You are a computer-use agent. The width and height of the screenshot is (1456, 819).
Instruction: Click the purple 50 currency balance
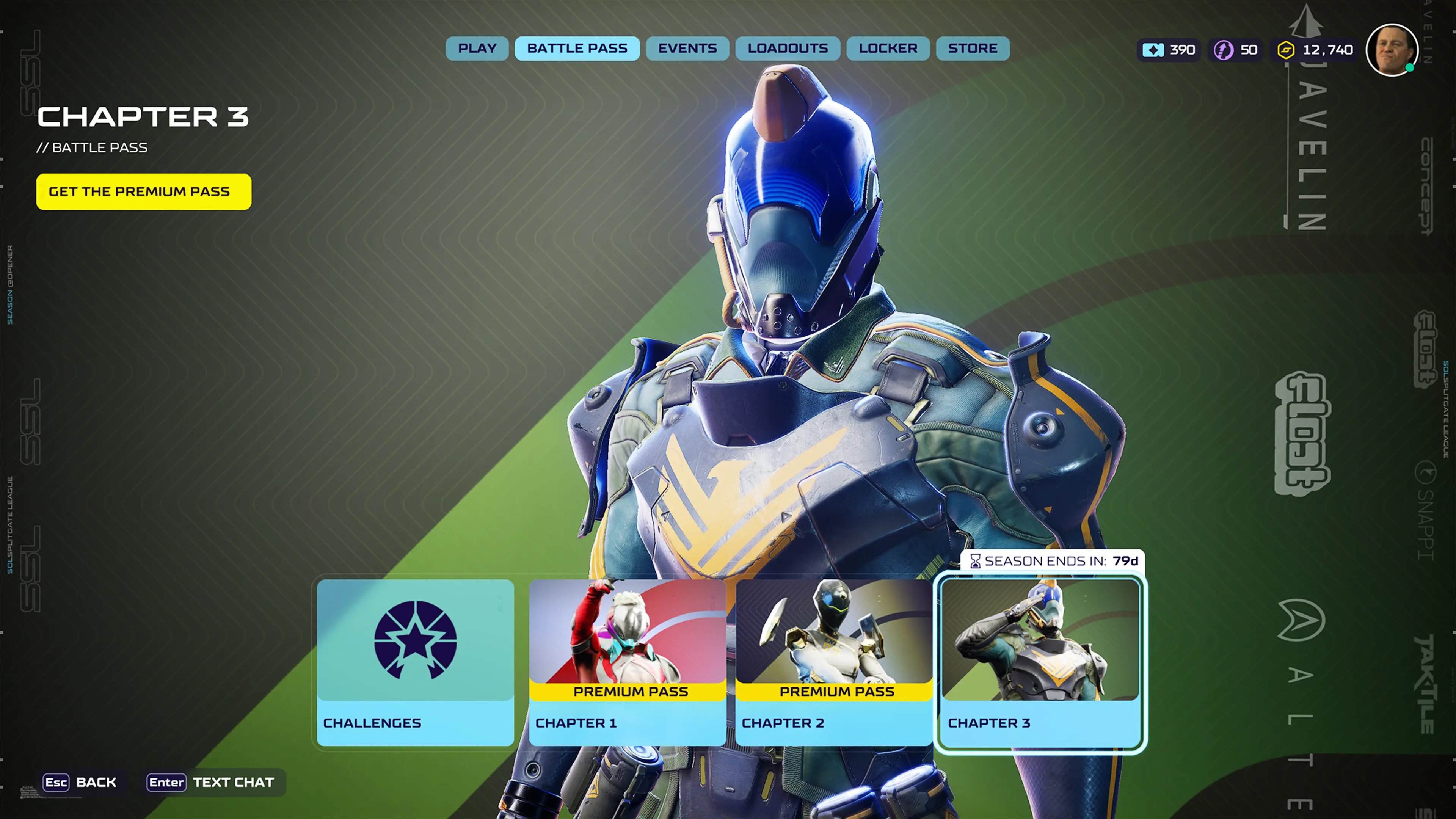(1236, 50)
